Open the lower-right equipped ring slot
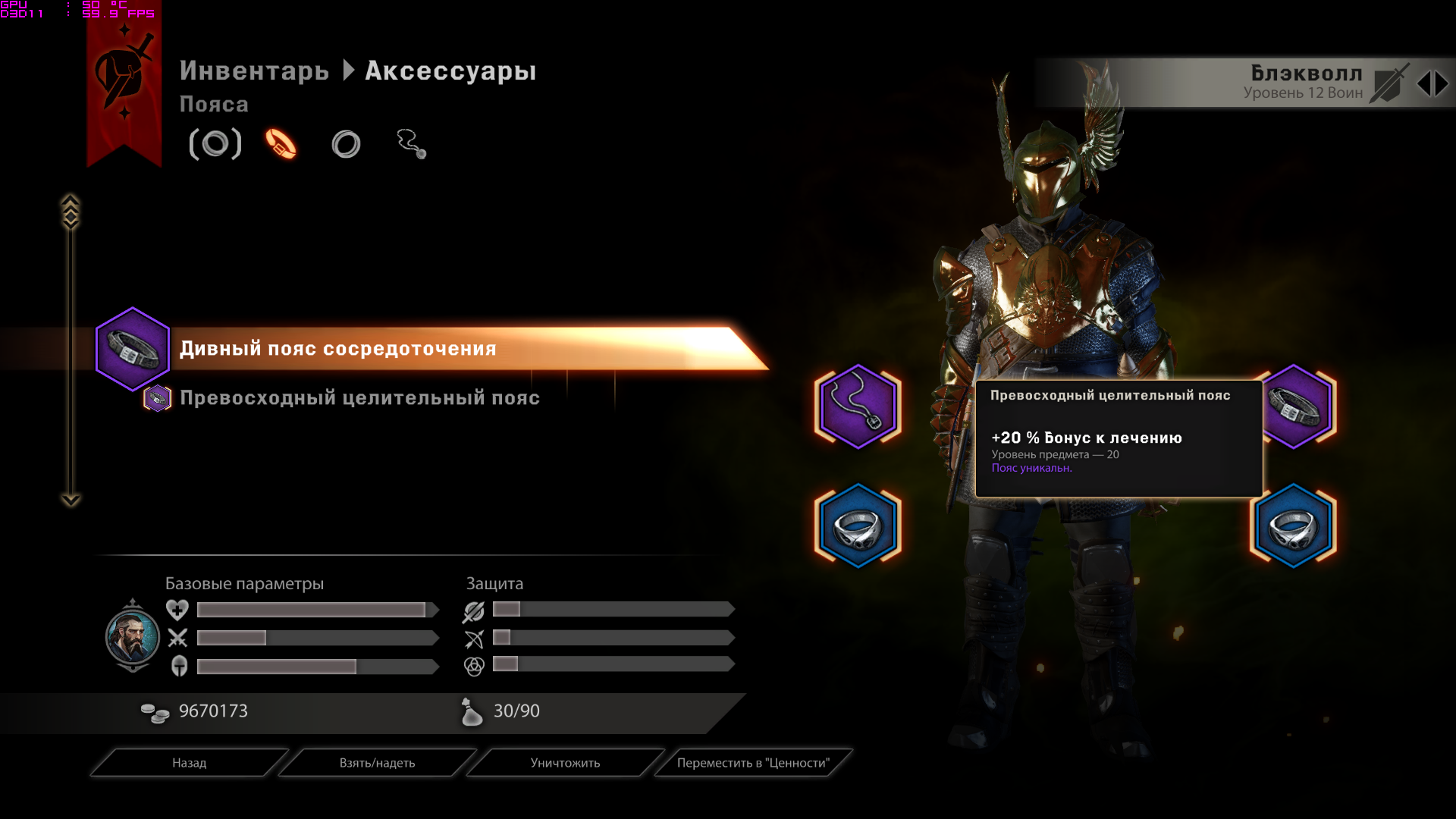This screenshot has width=1456, height=819. [x=1293, y=526]
